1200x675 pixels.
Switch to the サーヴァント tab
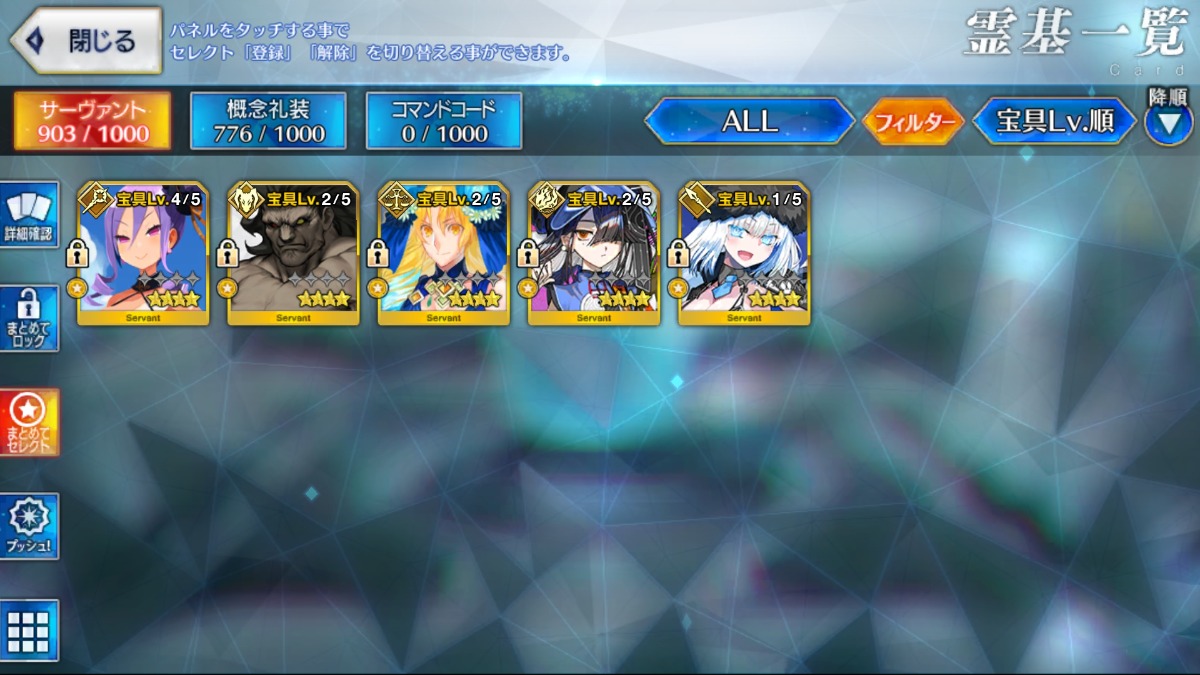point(92,121)
